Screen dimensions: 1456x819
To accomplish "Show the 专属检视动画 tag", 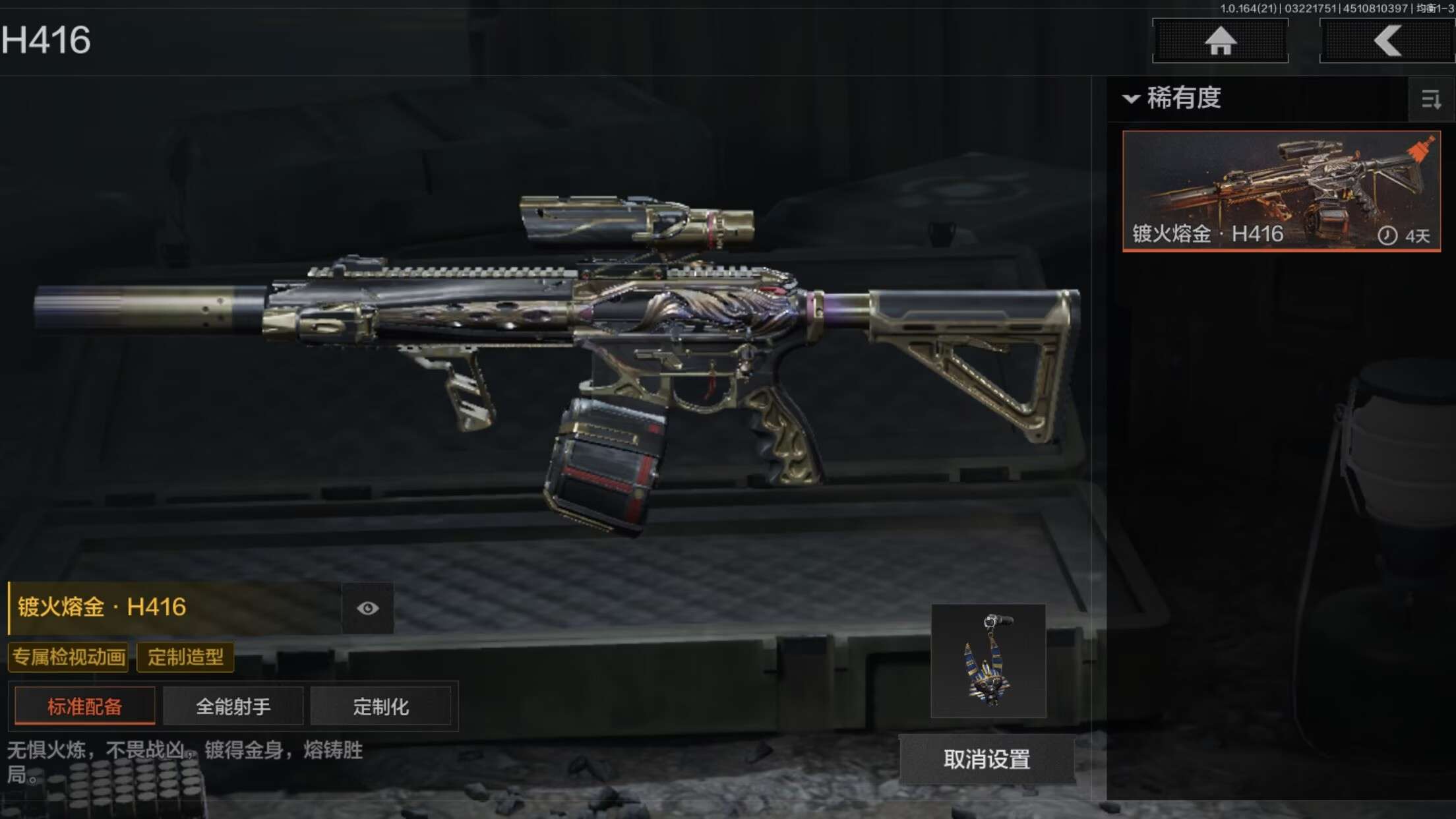I will pyautogui.click(x=69, y=657).
